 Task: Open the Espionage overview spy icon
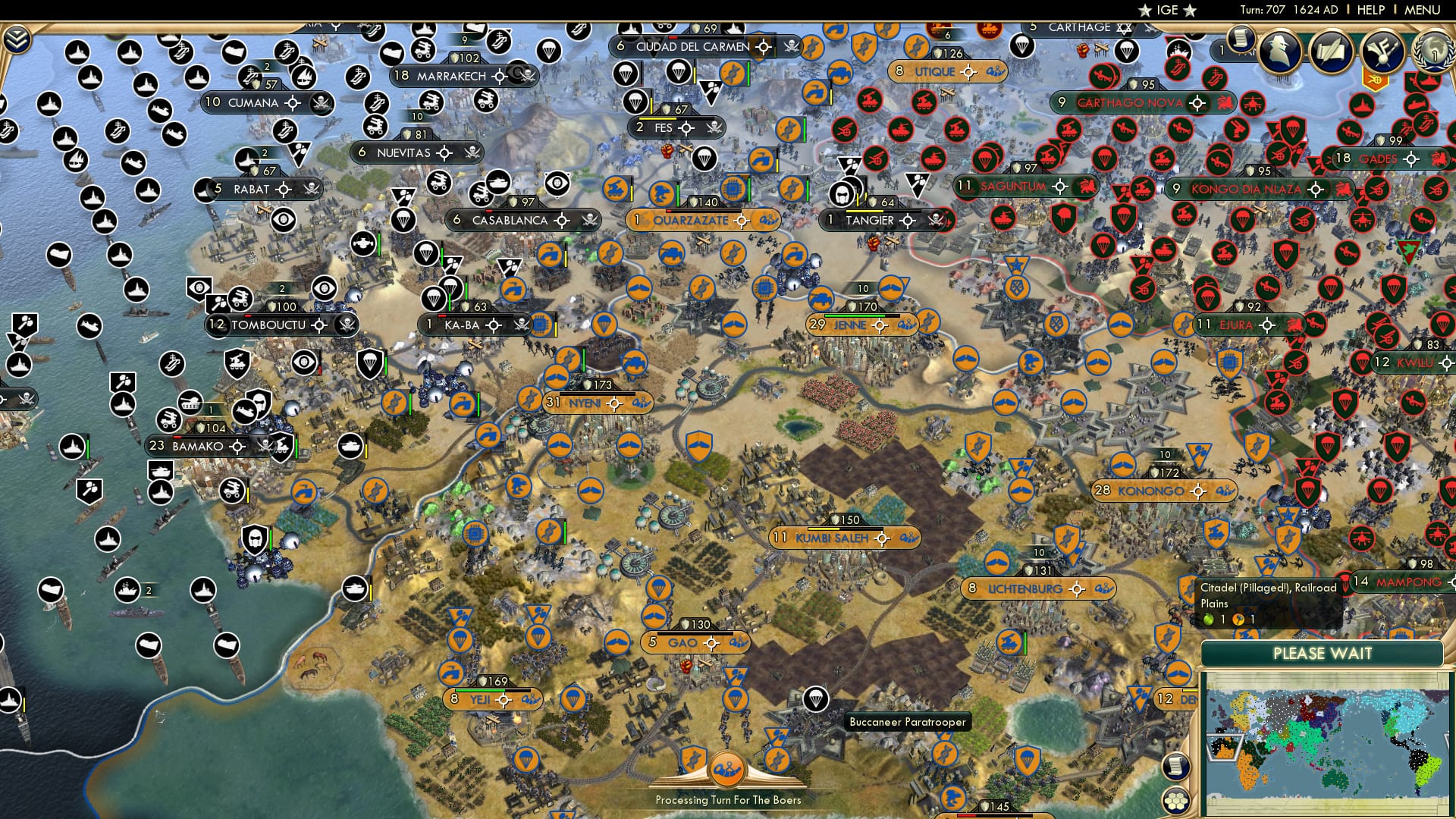pos(1279,50)
